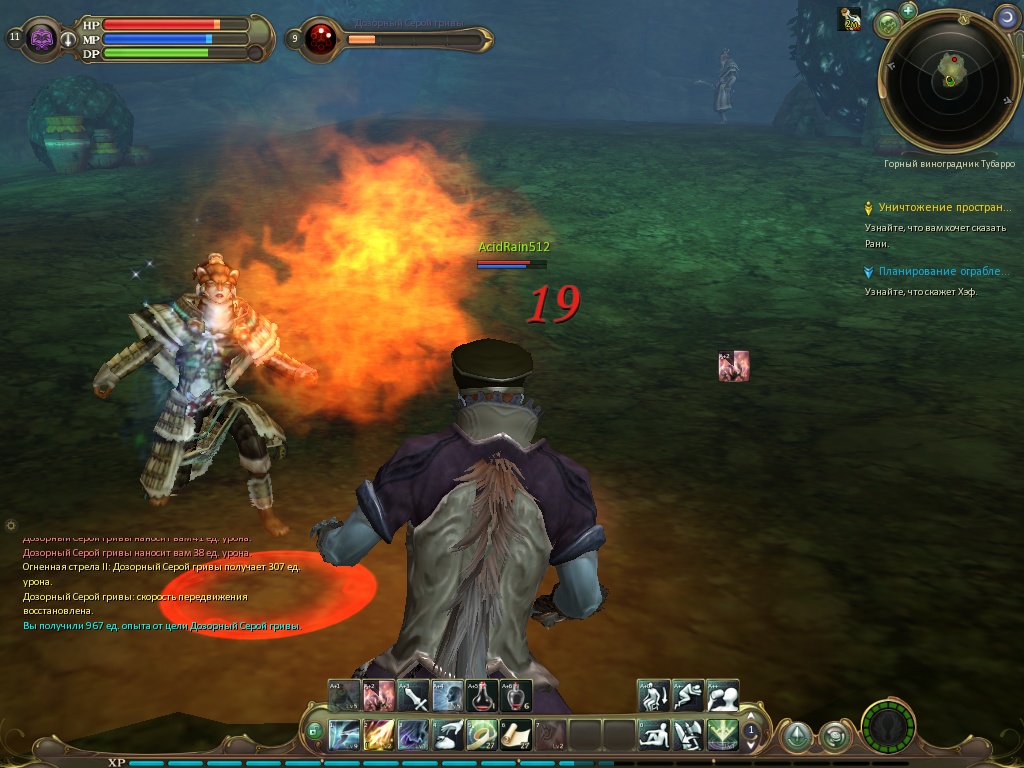Image resolution: width=1024 pixels, height=768 pixels.
Task: Click the round green button beside the minimap
Action: (x=885, y=23)
